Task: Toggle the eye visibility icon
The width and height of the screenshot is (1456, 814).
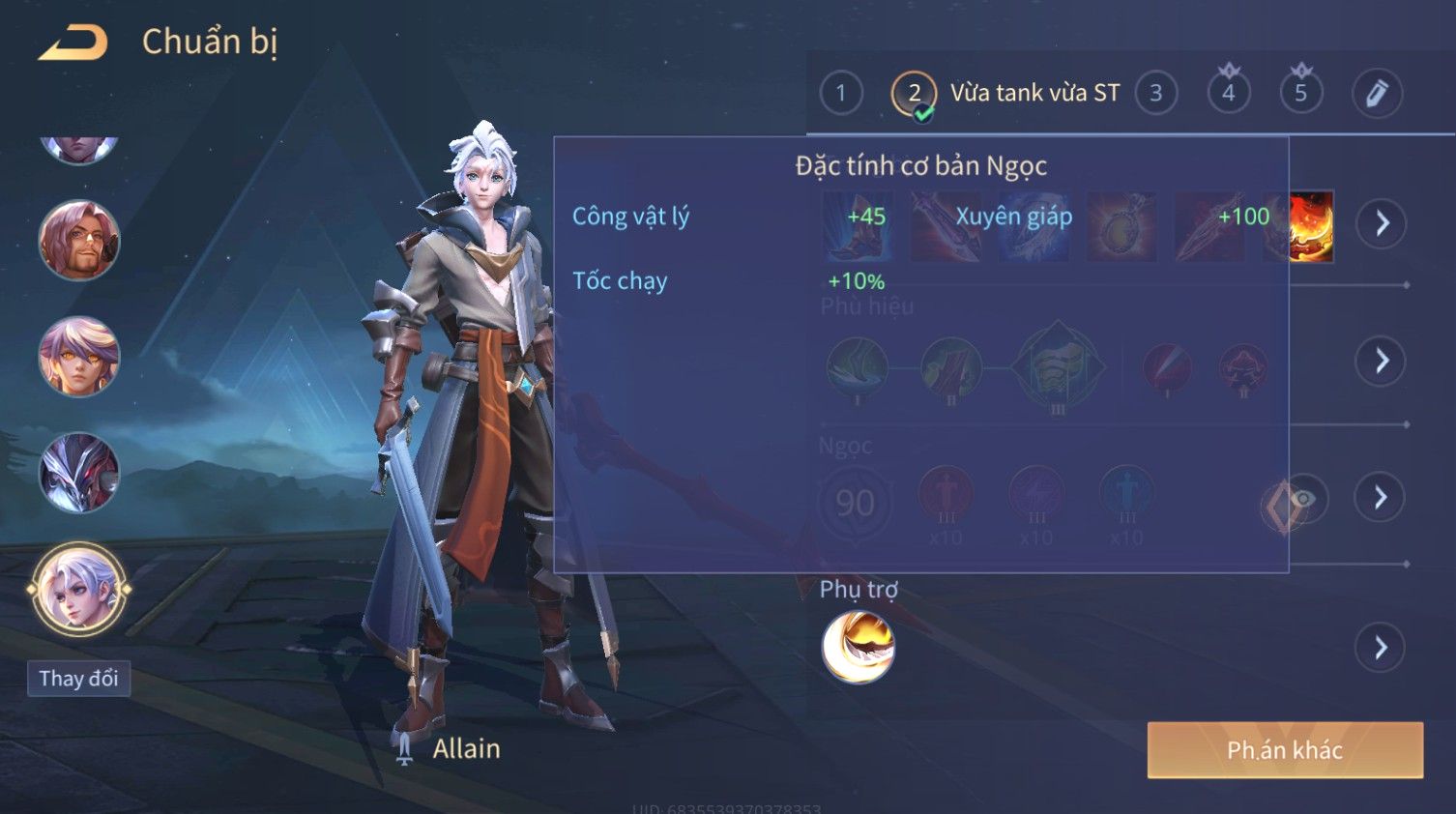Action: [1302, 499]
